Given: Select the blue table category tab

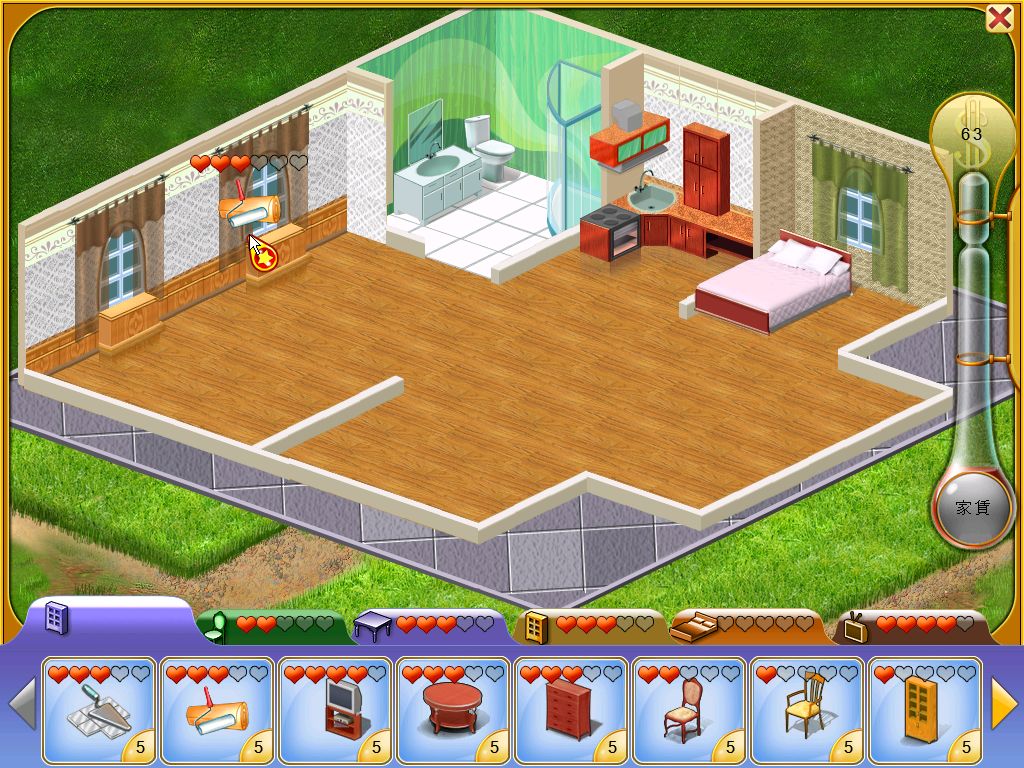Looking at the screenshot, I should tap(373, 627).
